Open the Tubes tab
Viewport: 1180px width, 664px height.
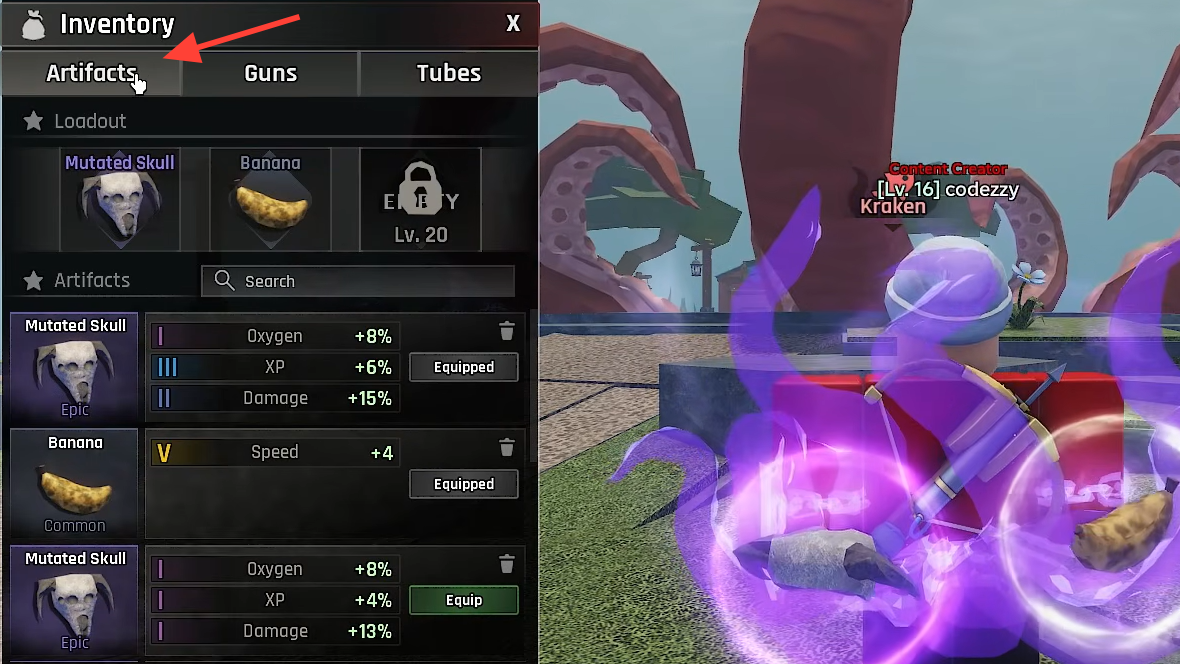tap(448, 73)
